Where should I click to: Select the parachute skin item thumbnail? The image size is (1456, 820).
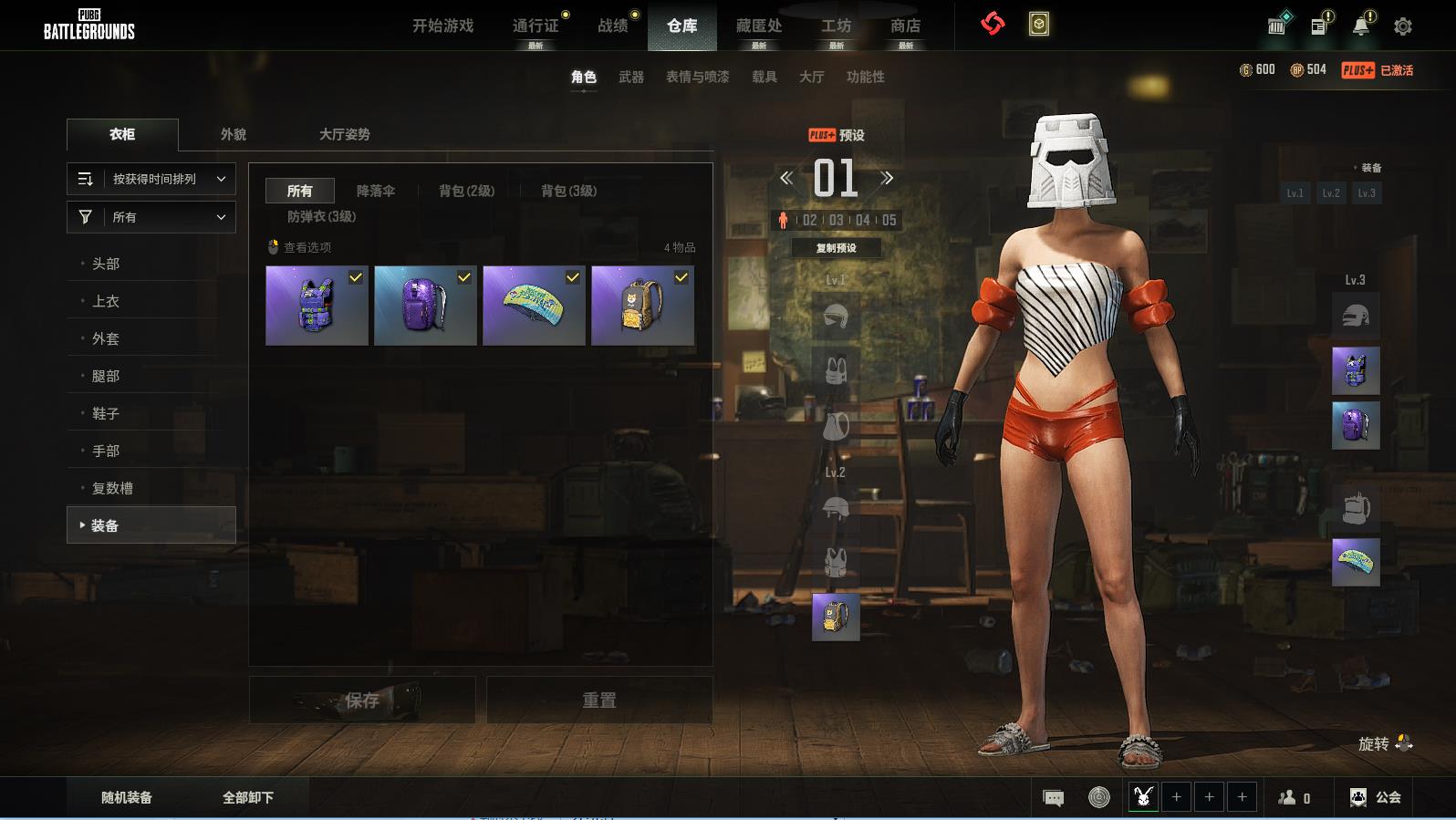pos(534,306)
